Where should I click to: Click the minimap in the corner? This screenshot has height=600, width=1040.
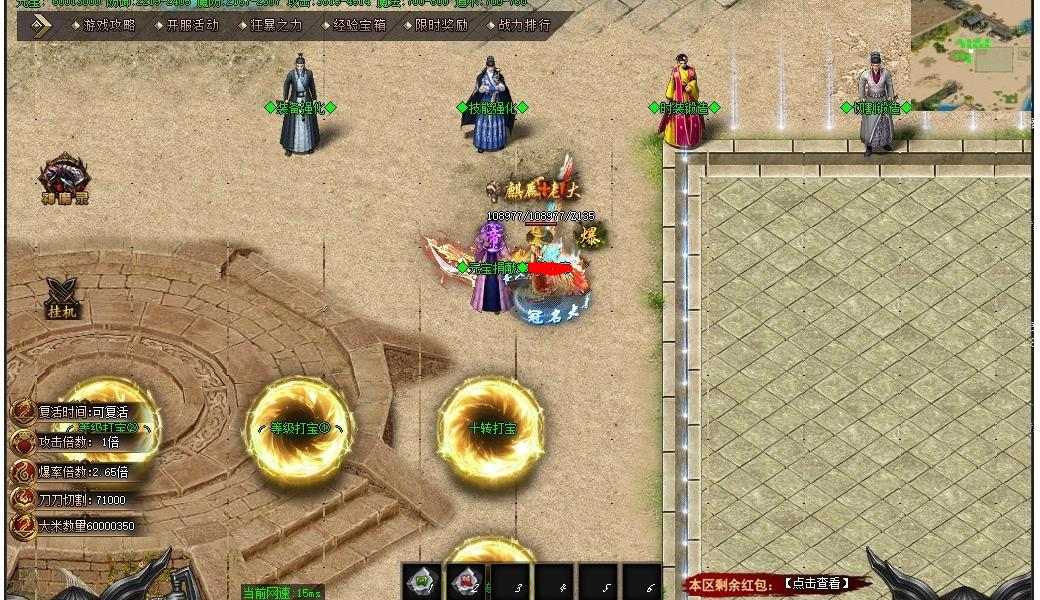click(970, 55)
